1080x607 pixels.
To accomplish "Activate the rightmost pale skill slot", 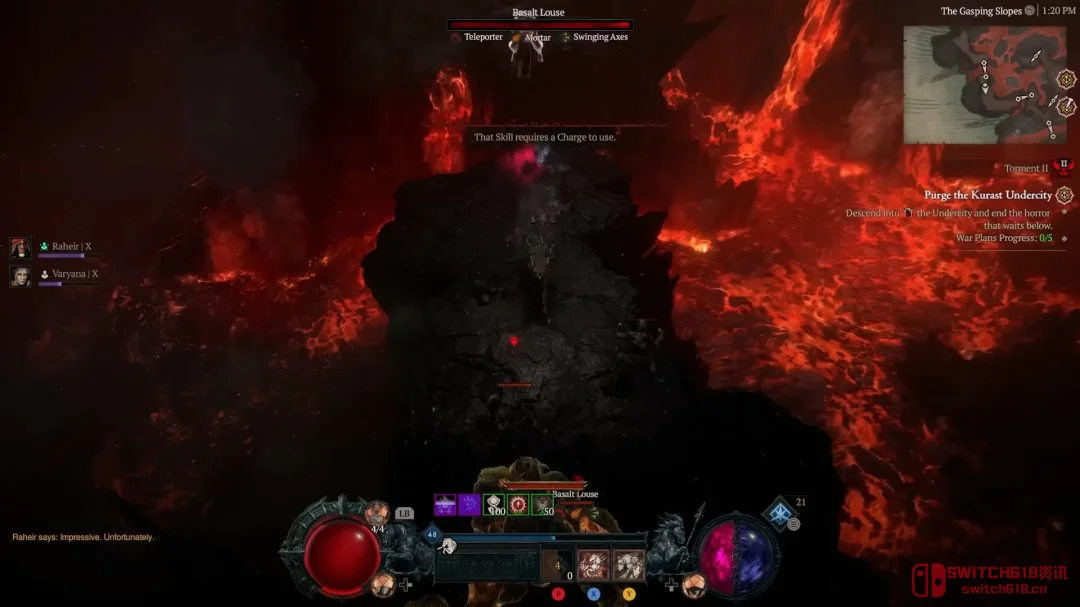I will click(628, 567).
